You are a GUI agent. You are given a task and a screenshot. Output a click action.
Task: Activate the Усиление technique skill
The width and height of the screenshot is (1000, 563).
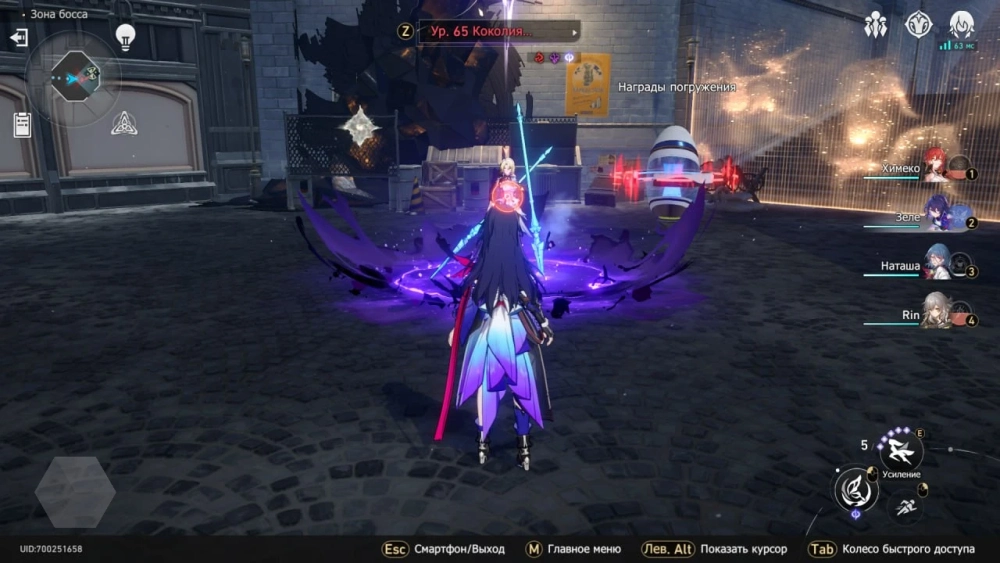point(901,450)
